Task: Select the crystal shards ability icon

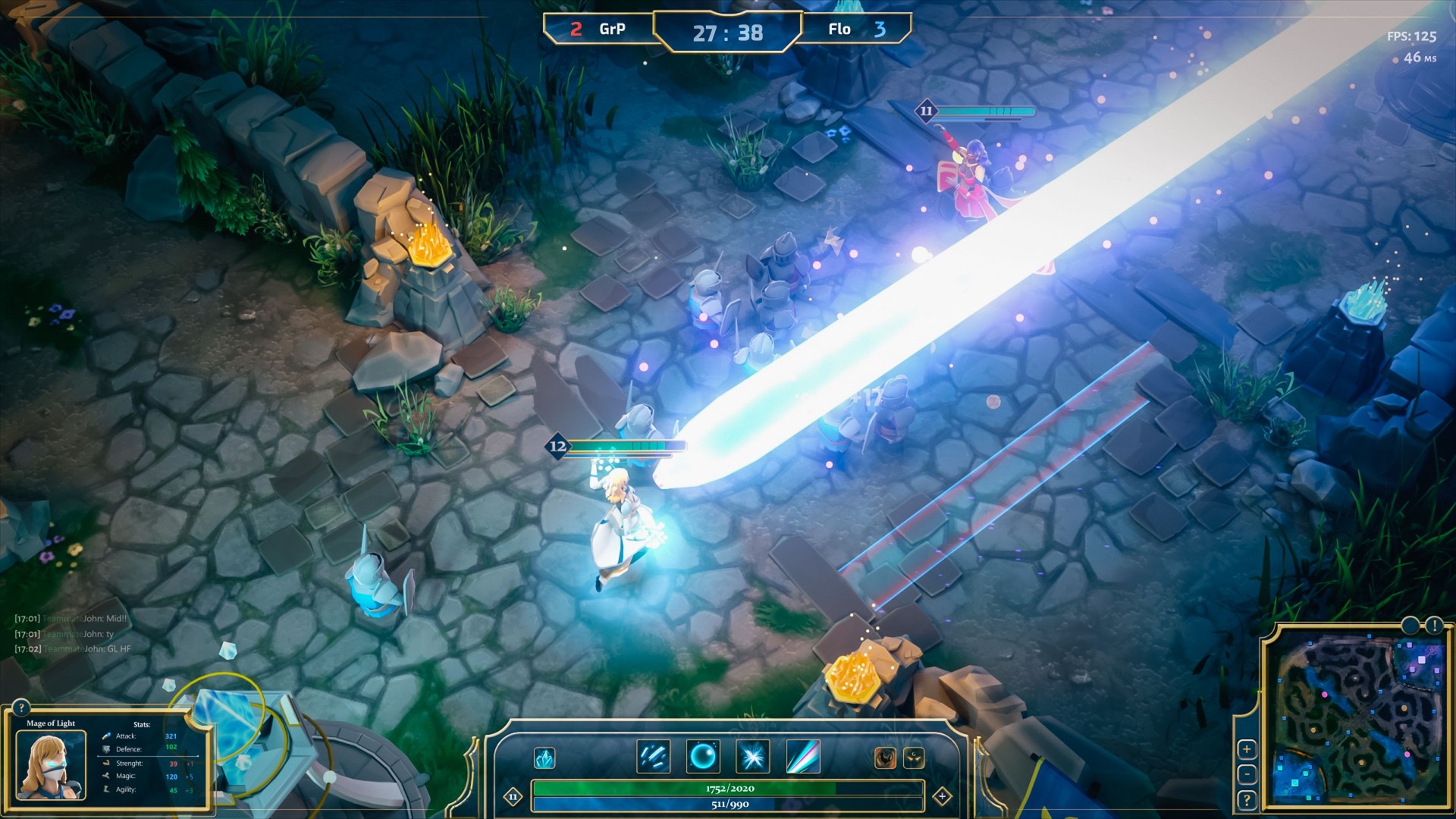Action: (x=654, y=755)
